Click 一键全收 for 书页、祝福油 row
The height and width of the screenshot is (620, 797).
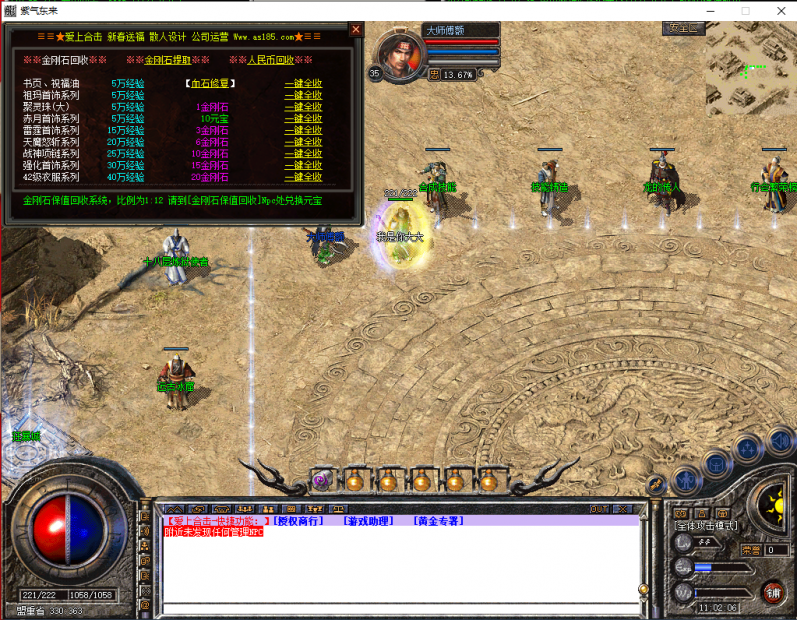pos(303,83)
